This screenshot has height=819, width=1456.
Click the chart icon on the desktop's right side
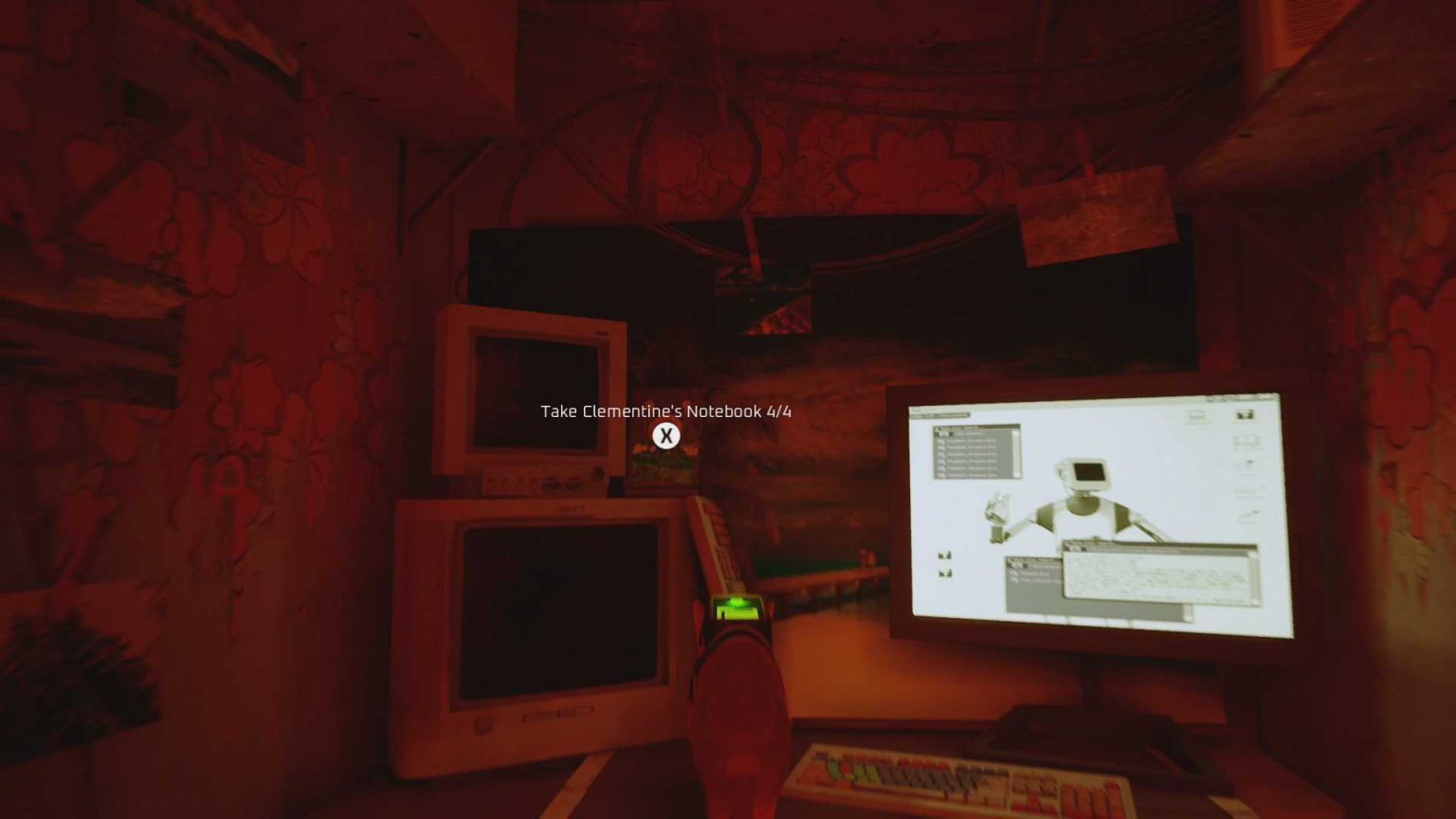(1245, 491)
